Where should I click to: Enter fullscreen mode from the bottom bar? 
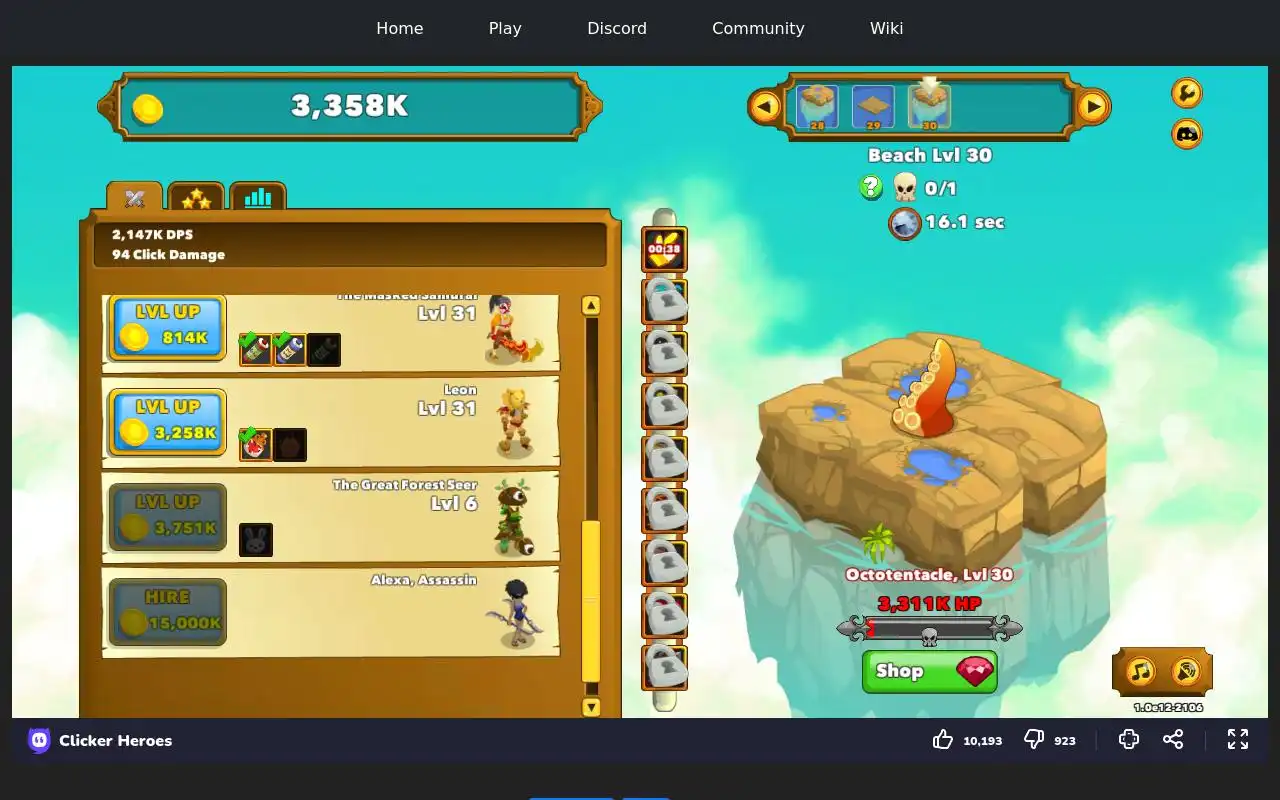point(1238,739)
